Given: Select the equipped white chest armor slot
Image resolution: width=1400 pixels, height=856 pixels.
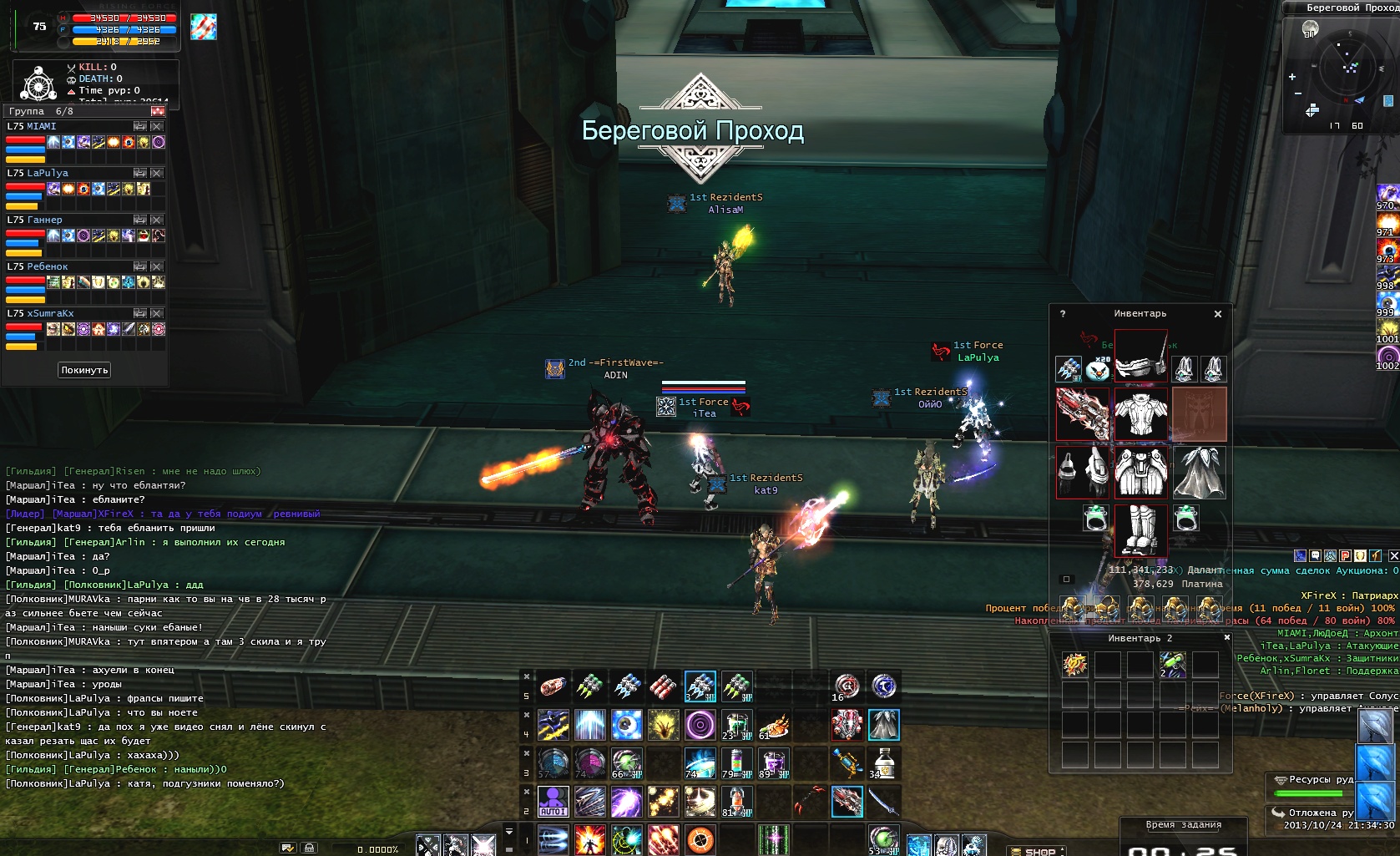Looking at the screenshot, I should pos(1140,414).
